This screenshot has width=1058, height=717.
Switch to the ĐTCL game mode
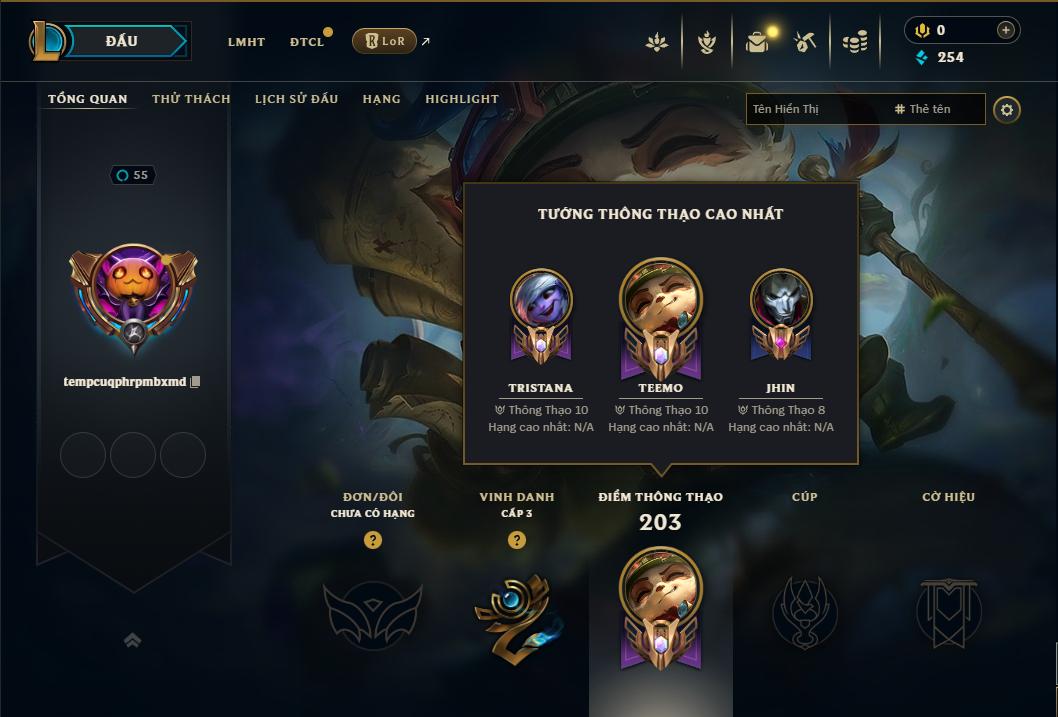(x=307, y=42)
